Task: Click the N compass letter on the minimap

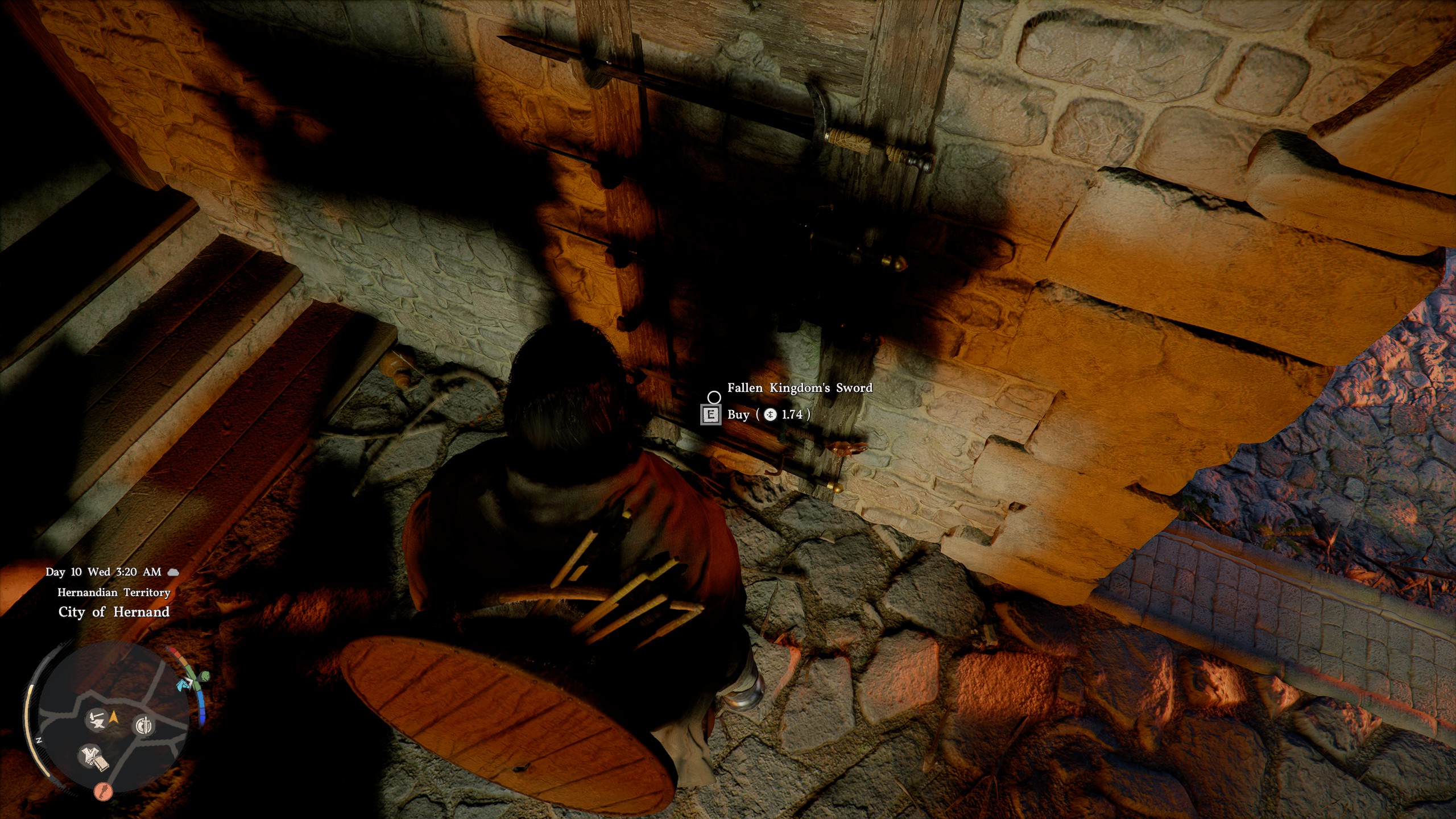Action: [x=39, y=739]
